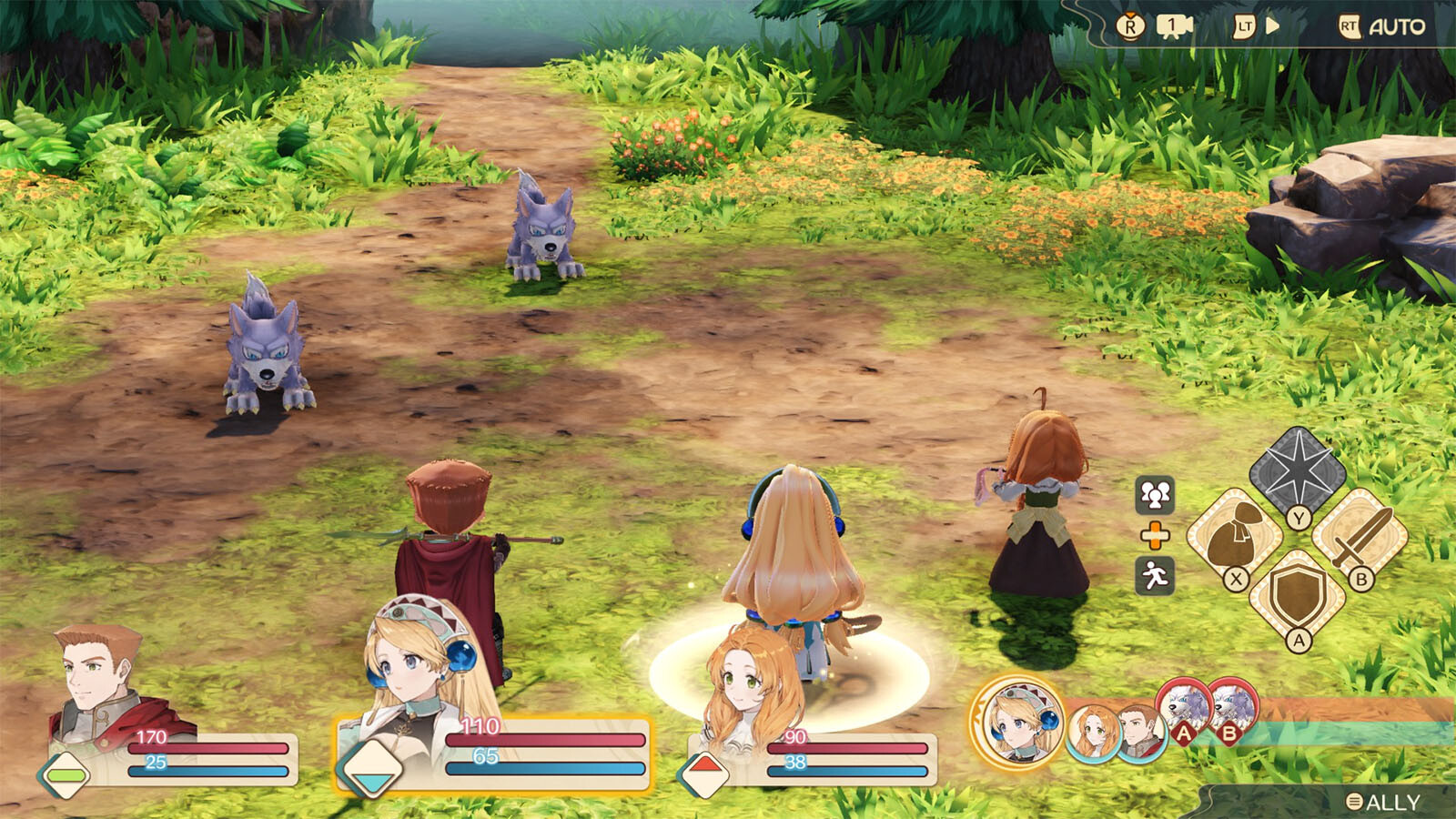Click the battle speed play arrow
Screen dimensions: 1456x819
[x=1272, y=26]
